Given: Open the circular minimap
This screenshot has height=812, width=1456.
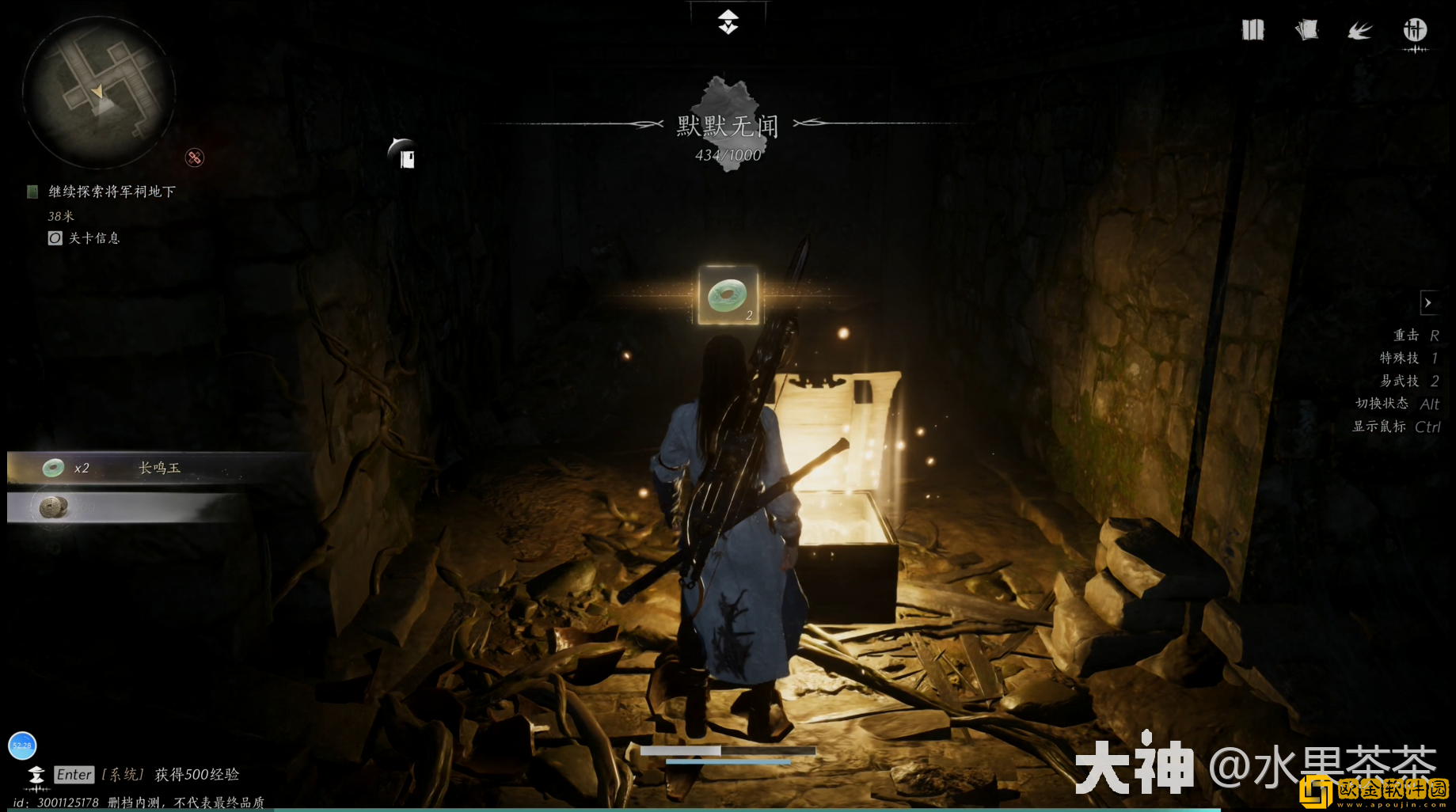Looking at the screenshot, I should coord(99,92).
